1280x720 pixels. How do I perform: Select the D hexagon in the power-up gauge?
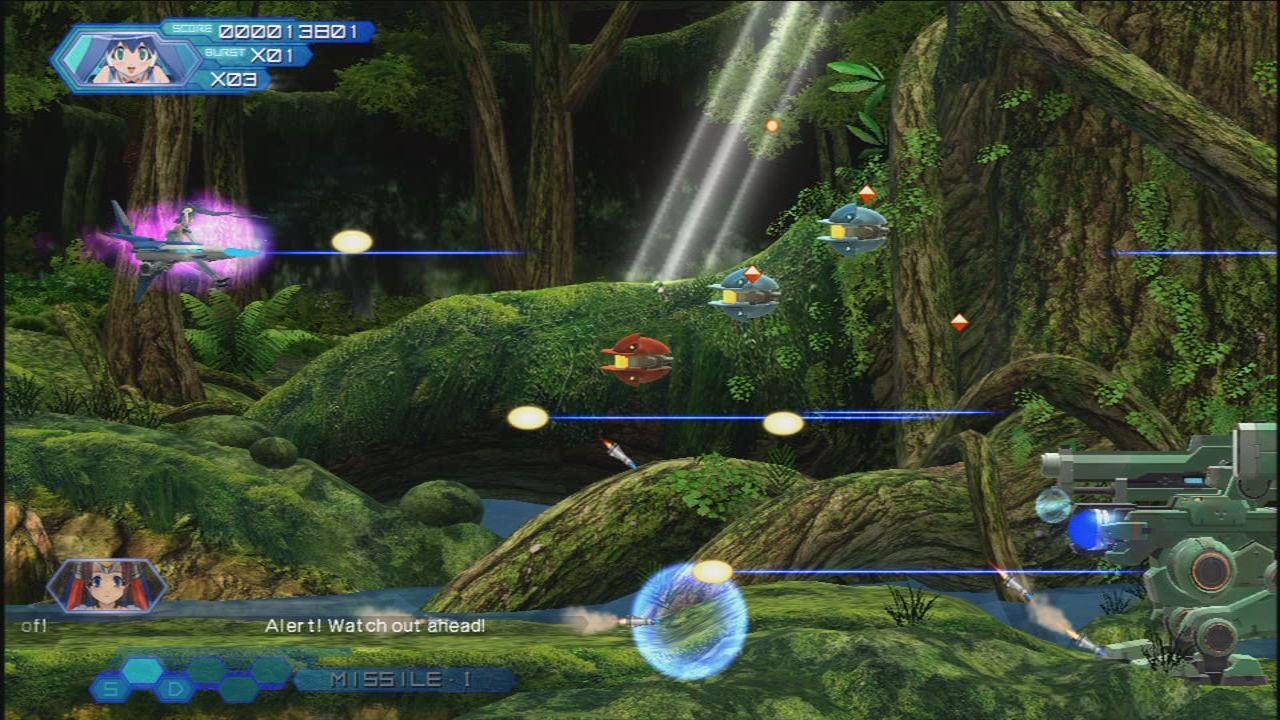pos(174,688)
